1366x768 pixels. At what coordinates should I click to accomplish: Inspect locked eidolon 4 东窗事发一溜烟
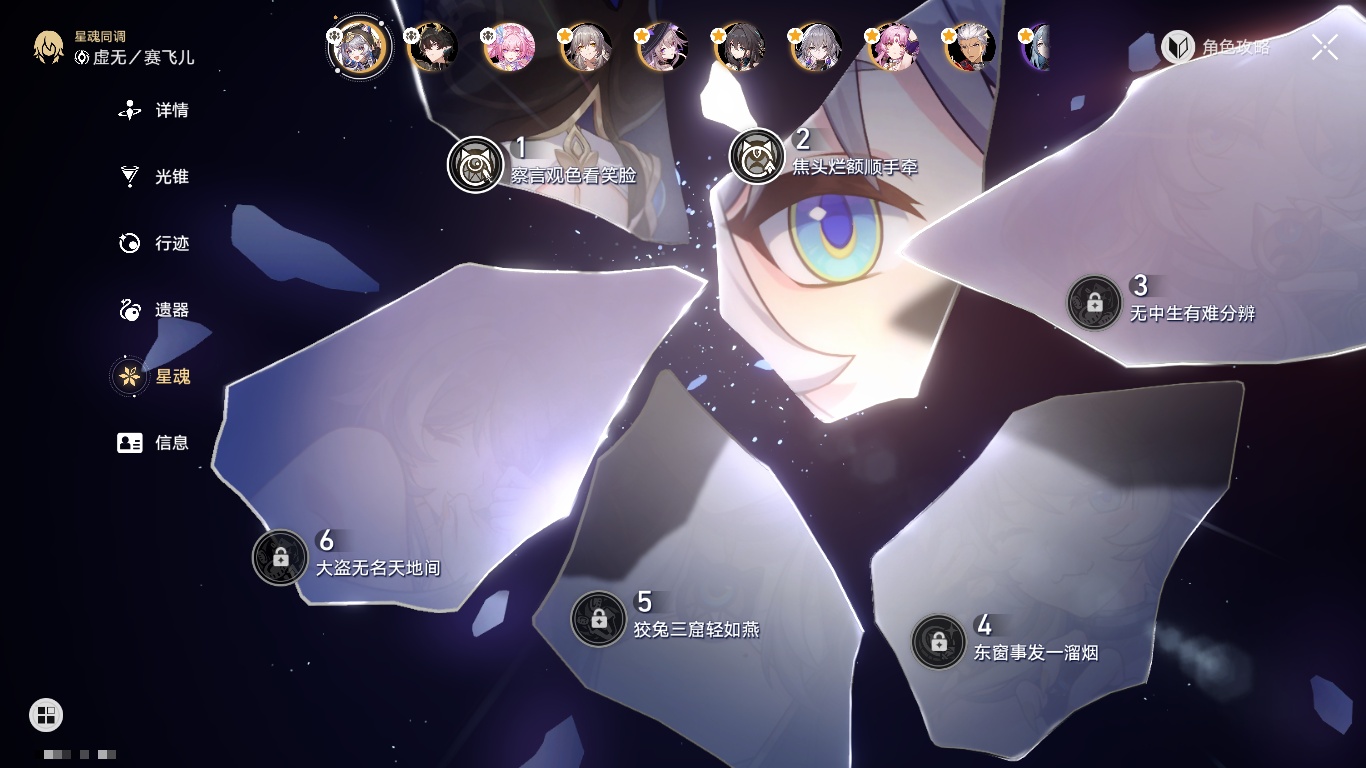click(938, 642)
